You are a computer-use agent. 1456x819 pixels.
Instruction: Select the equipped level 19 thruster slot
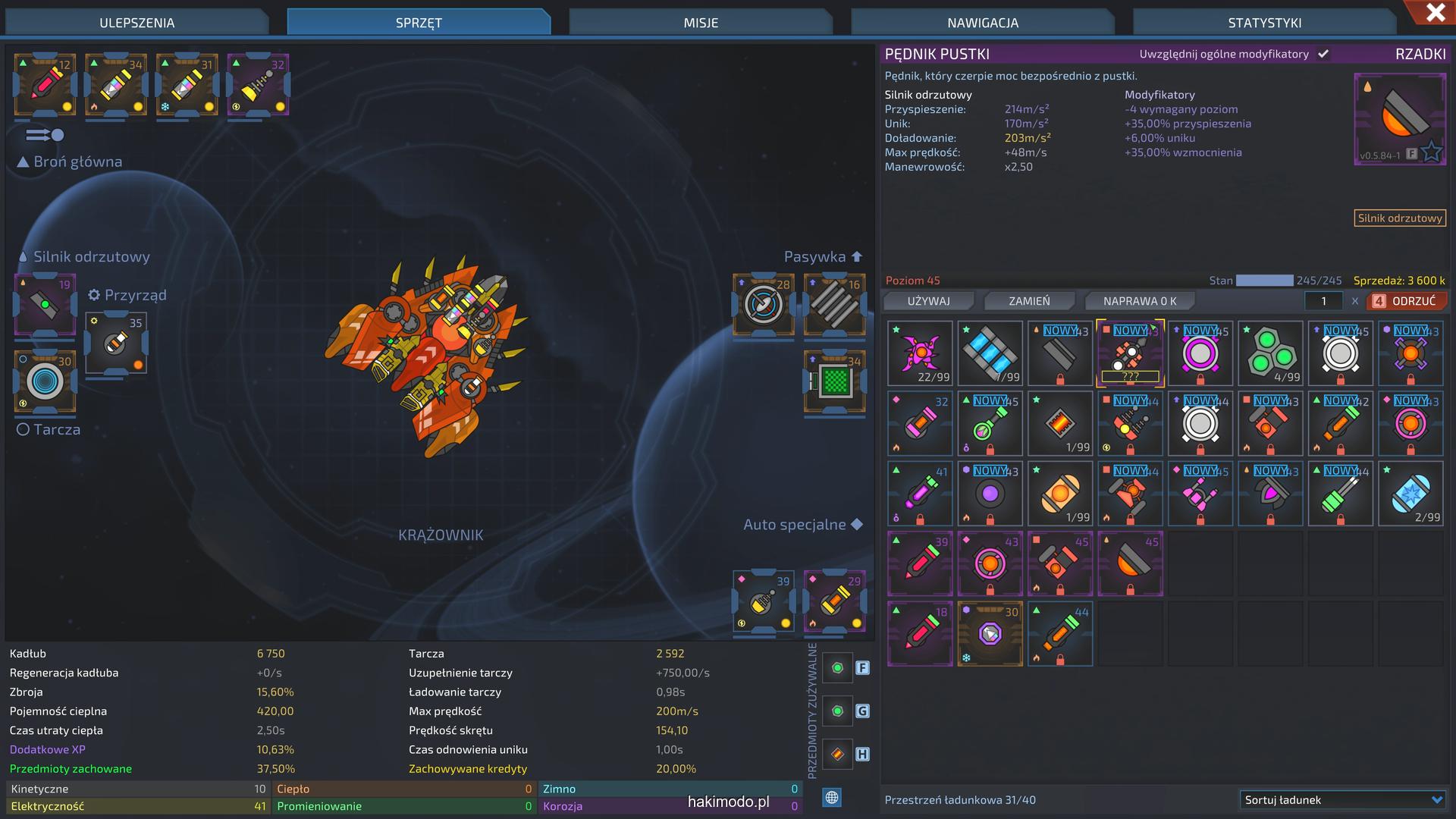[45, 305]
